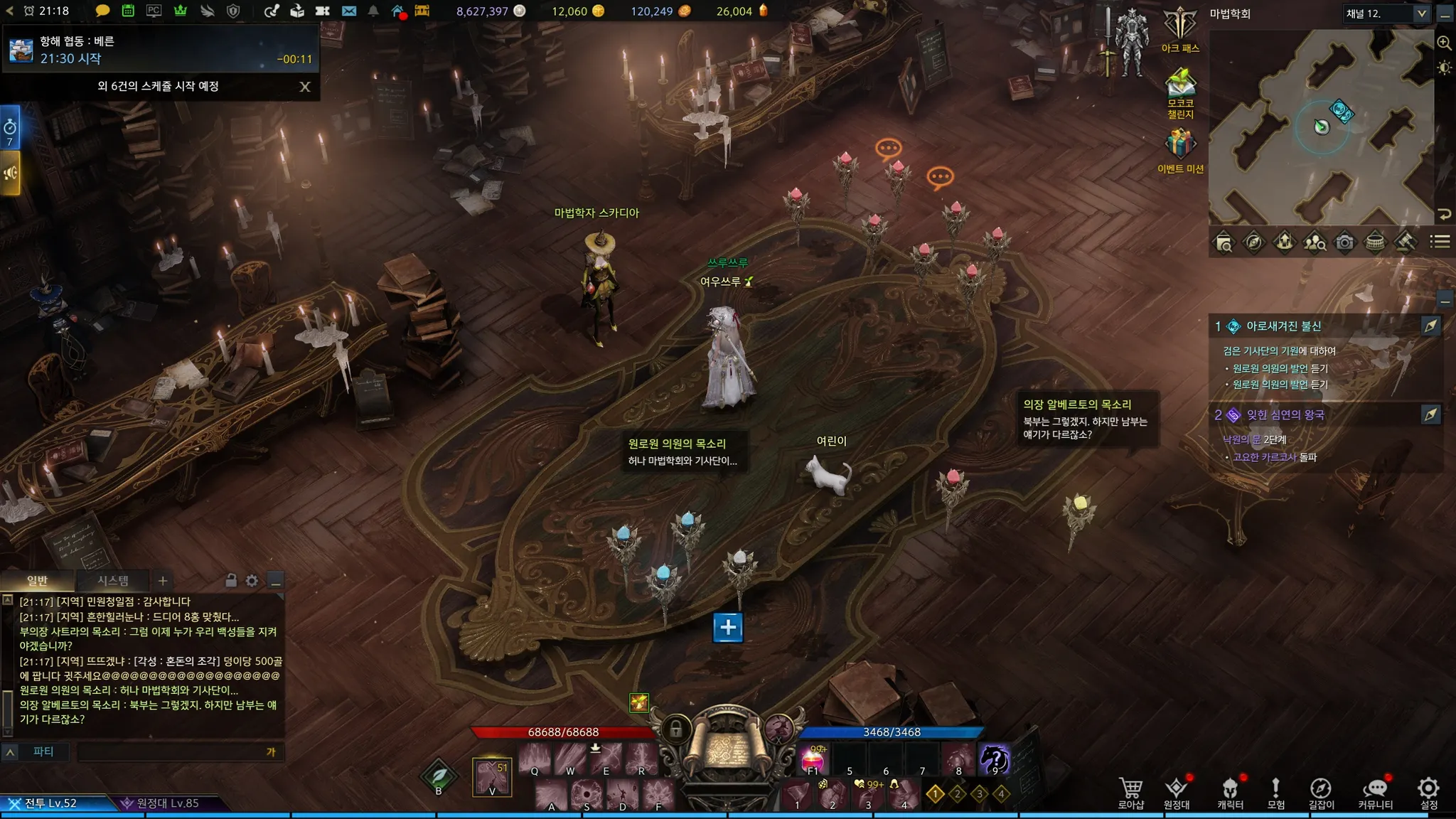Select the General chat tab
The height and width of the screenshot is (819, 1456).
click(37, 581)
